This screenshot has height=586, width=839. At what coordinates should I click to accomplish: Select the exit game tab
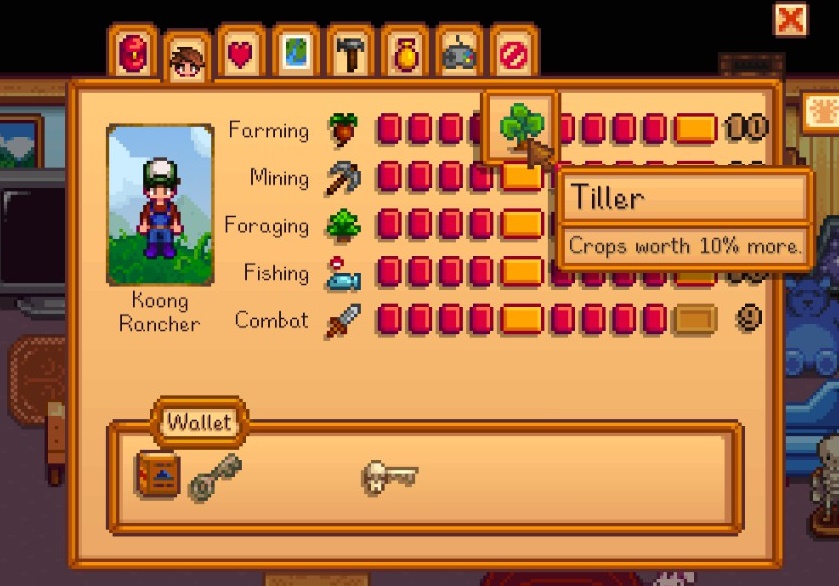point(513,54)
